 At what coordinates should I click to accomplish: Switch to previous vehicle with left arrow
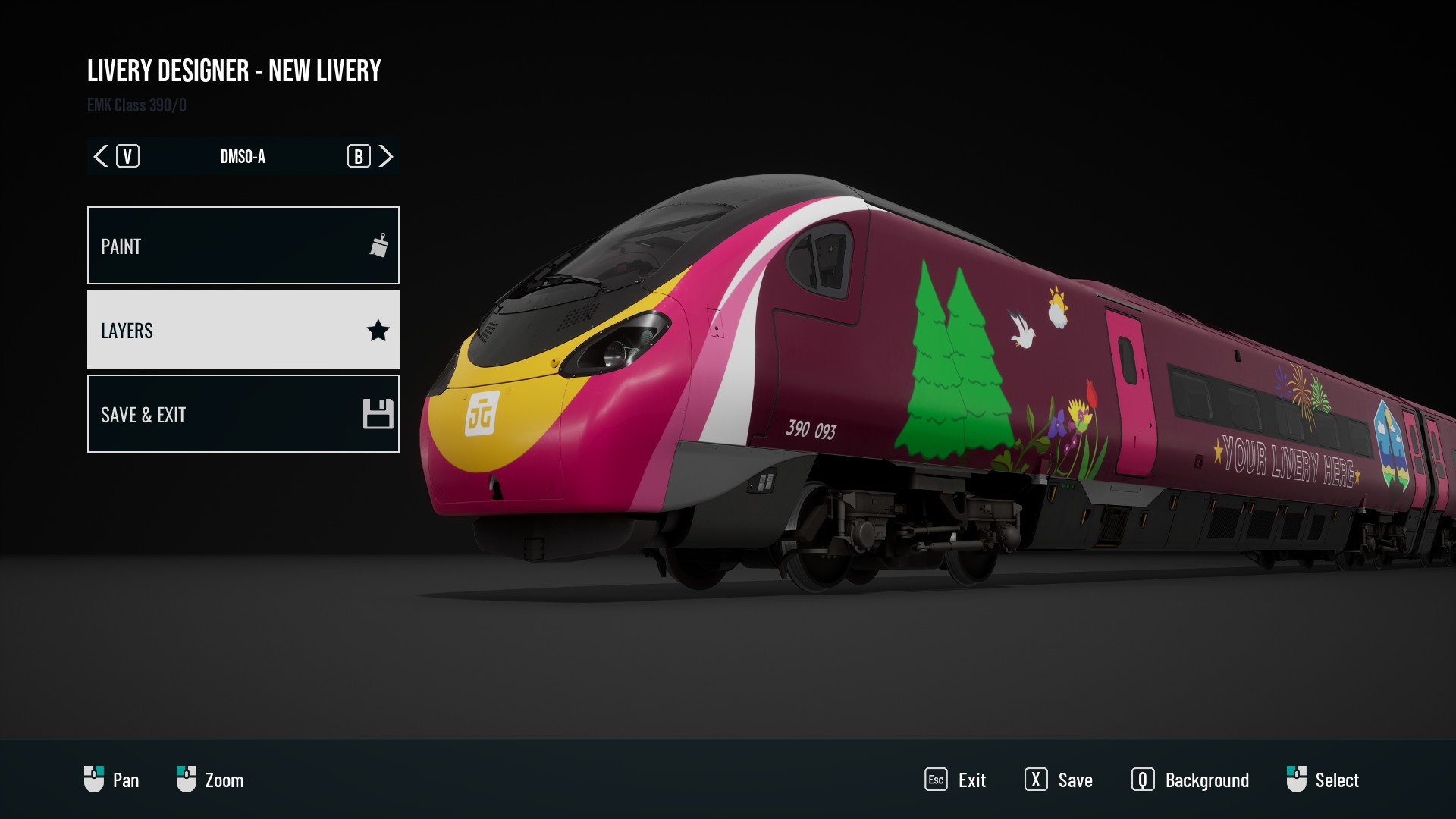[101, 156]
